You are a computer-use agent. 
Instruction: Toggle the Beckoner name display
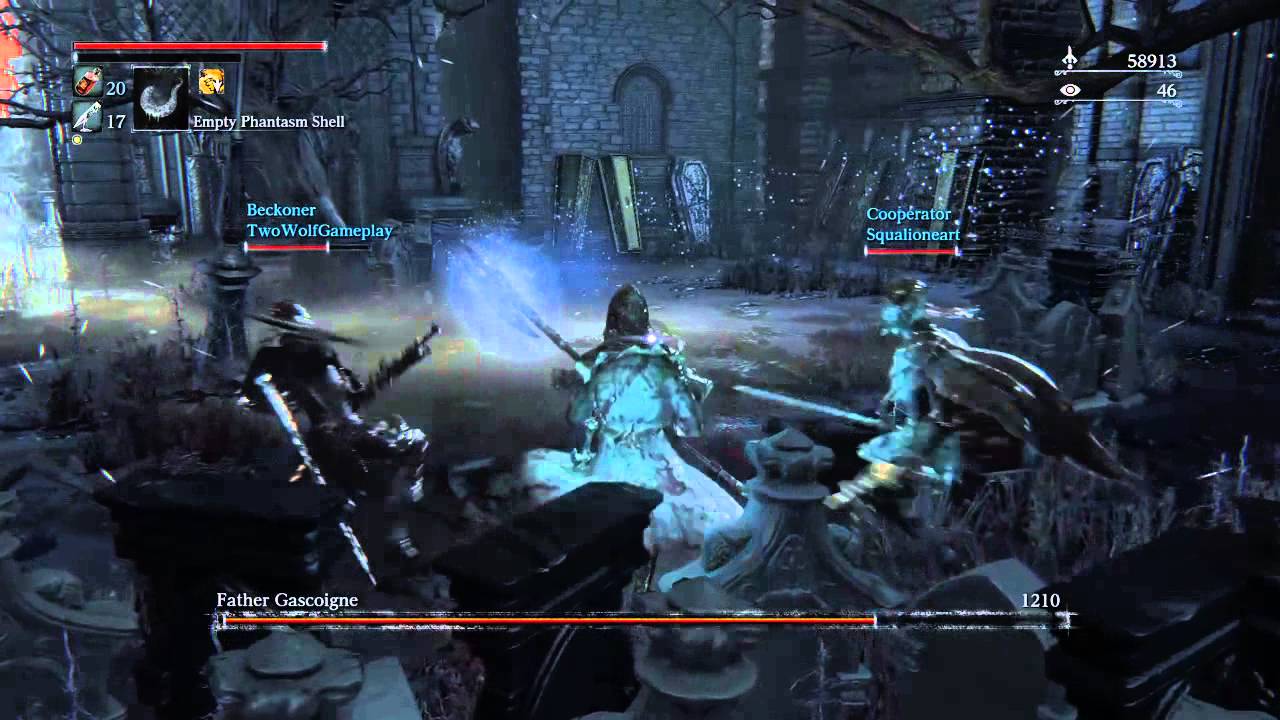281,210
